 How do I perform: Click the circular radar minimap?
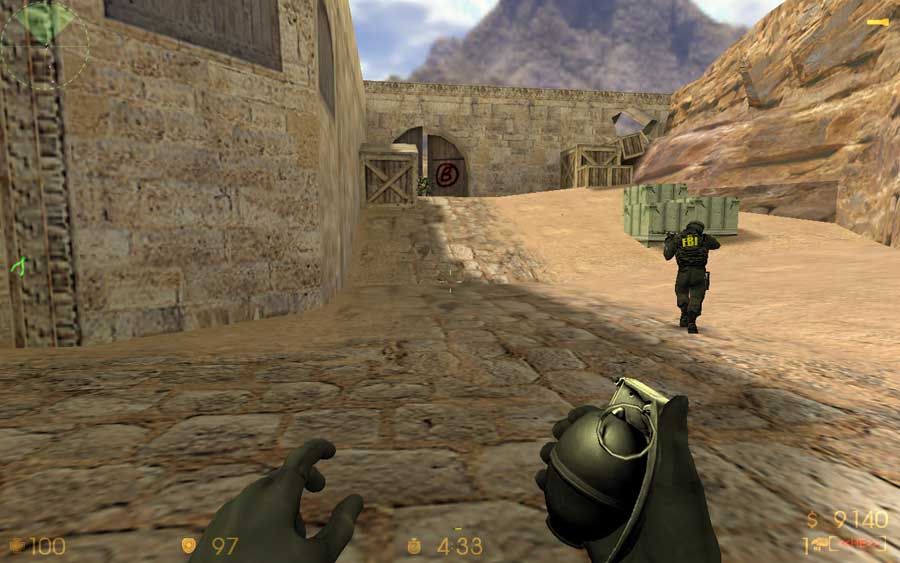pos(45,42)
